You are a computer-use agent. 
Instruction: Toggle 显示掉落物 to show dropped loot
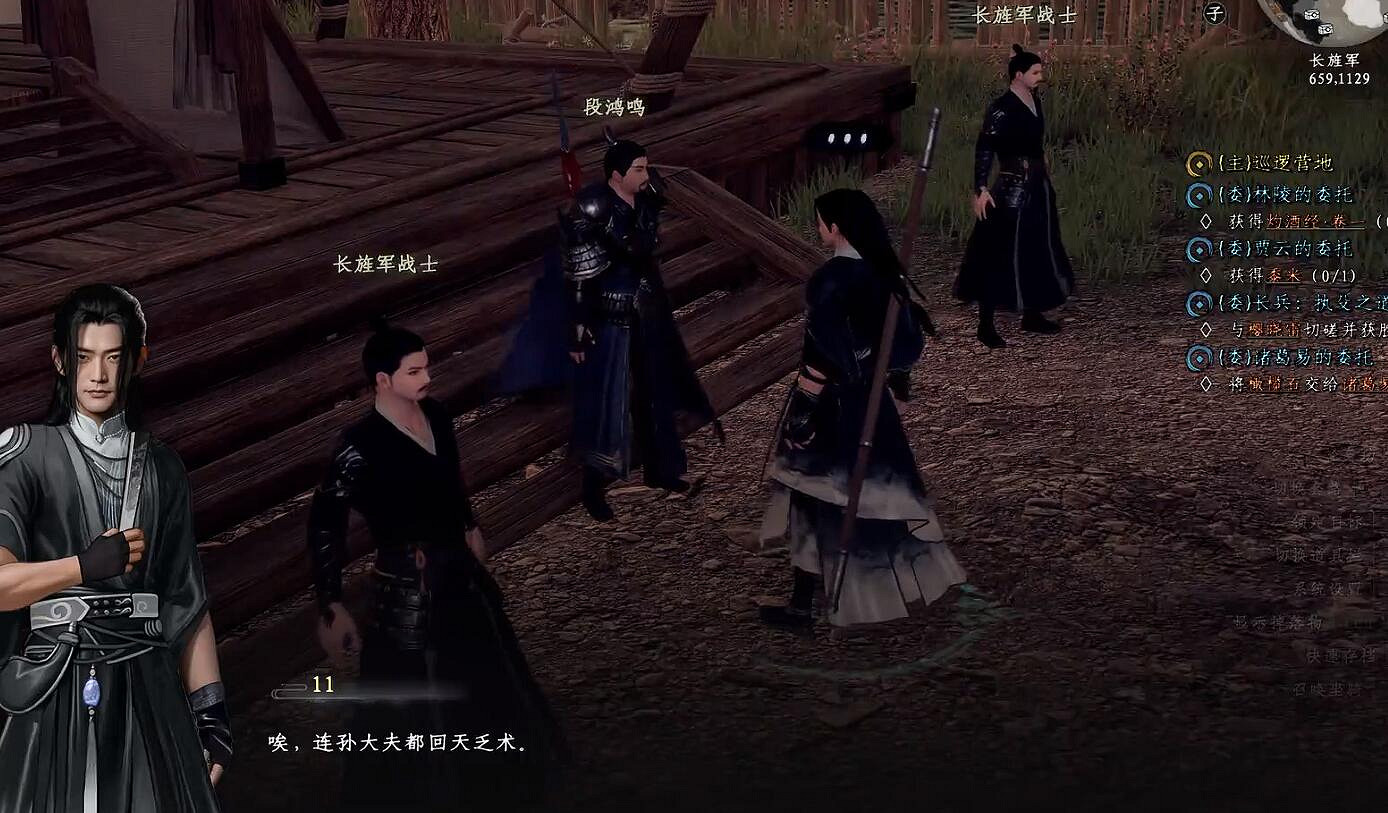pos(1283,622)
